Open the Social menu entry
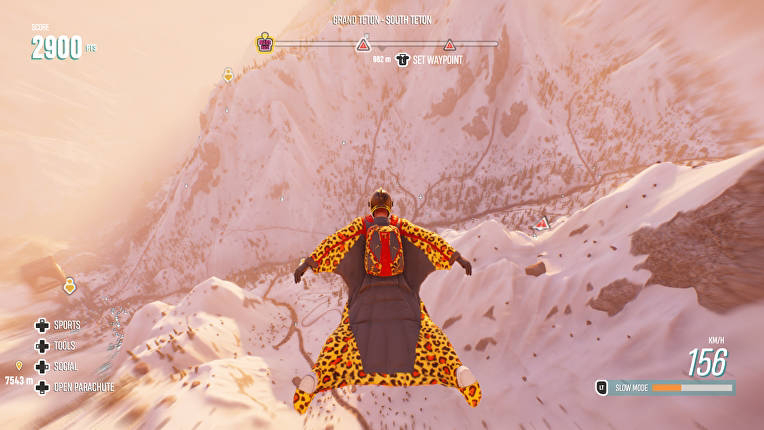The image size is (764, 430). [65, 366]
